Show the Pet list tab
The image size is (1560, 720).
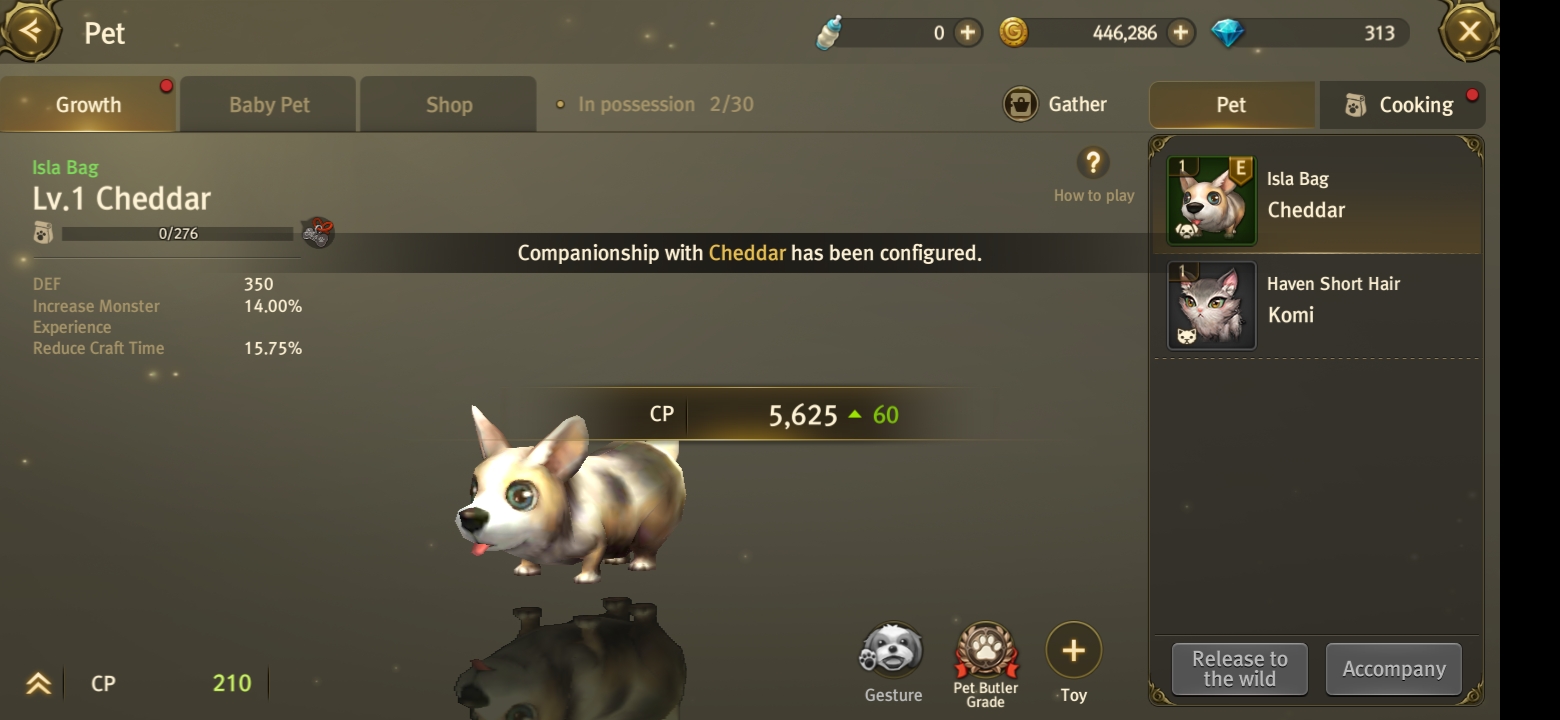pos(1231,105)
